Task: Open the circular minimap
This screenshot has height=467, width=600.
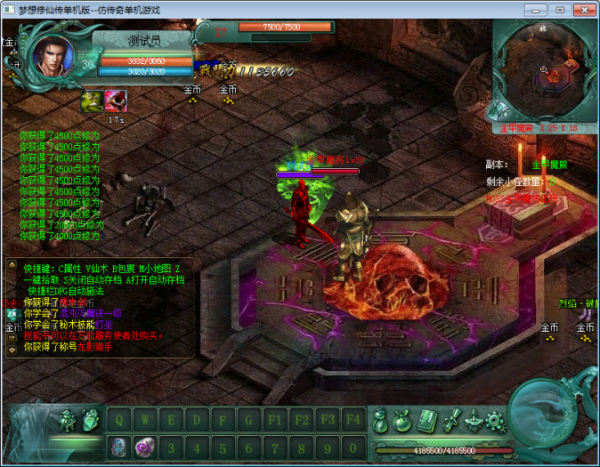Action: pos(542,72)
